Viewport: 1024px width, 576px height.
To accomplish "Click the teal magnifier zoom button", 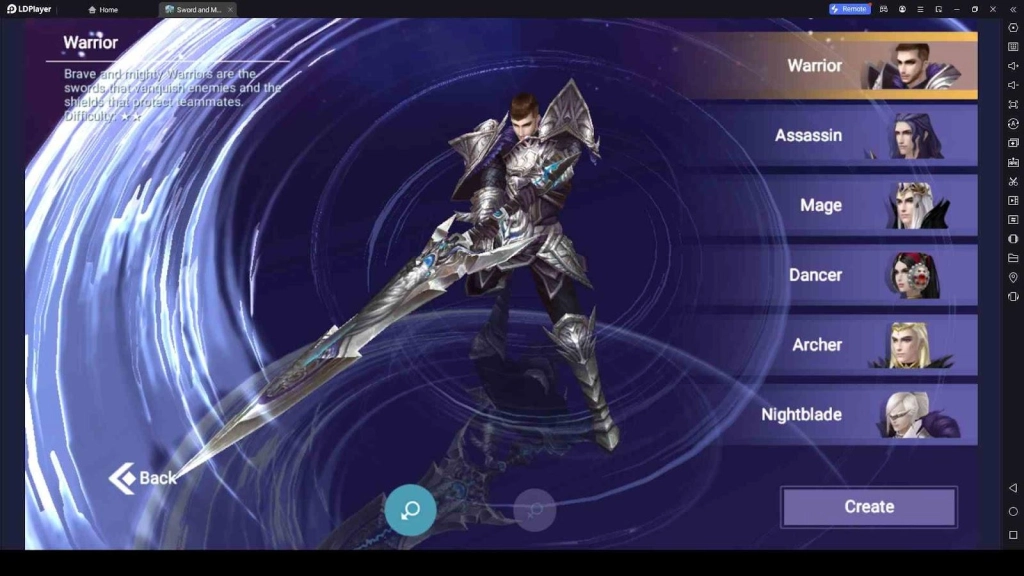I will tap(410, 510).
